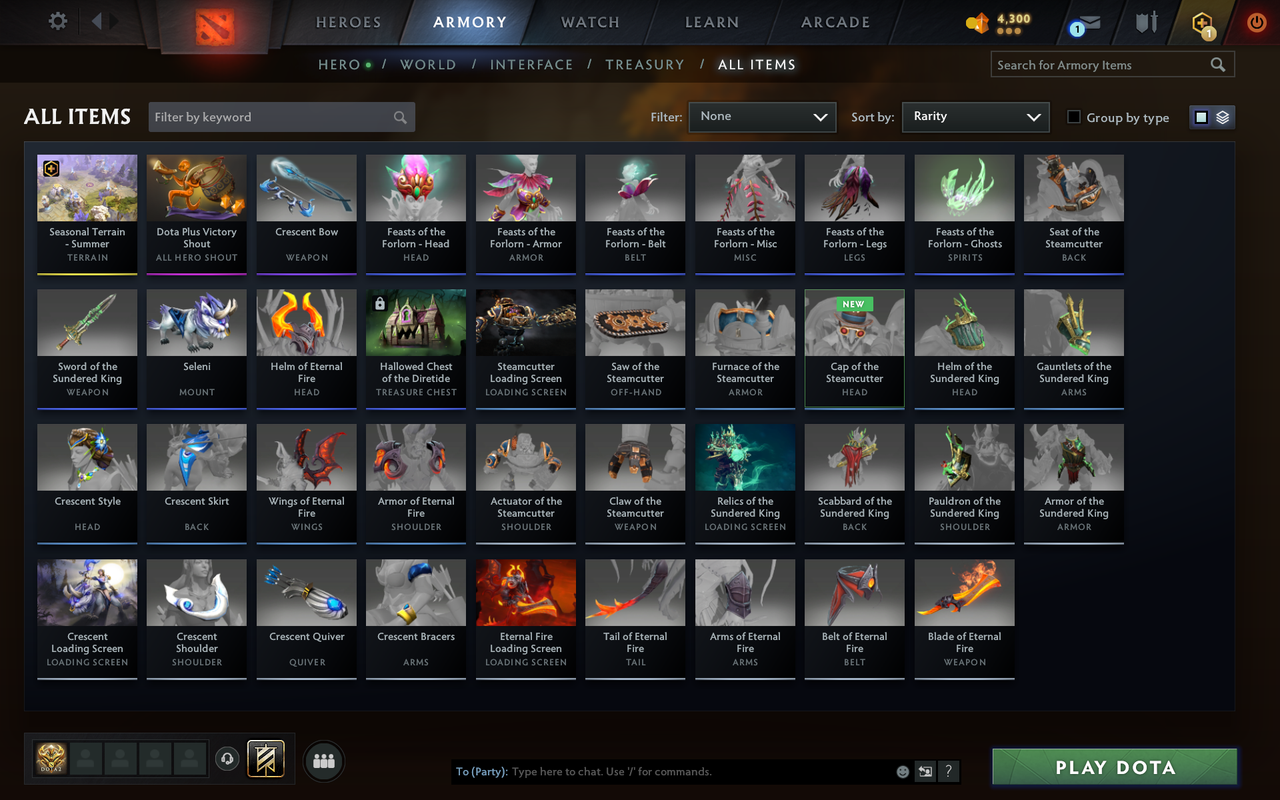Click the question mark help button
This screenshot has height=800, width=1280.
[947, 771]
